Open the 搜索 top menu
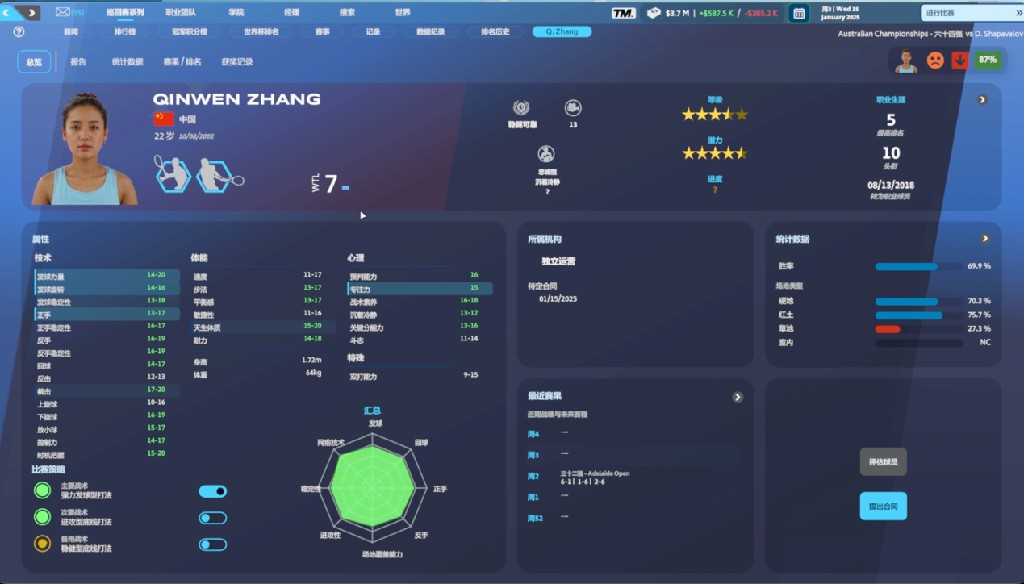The image size is (1024, 584). (347, 13)
